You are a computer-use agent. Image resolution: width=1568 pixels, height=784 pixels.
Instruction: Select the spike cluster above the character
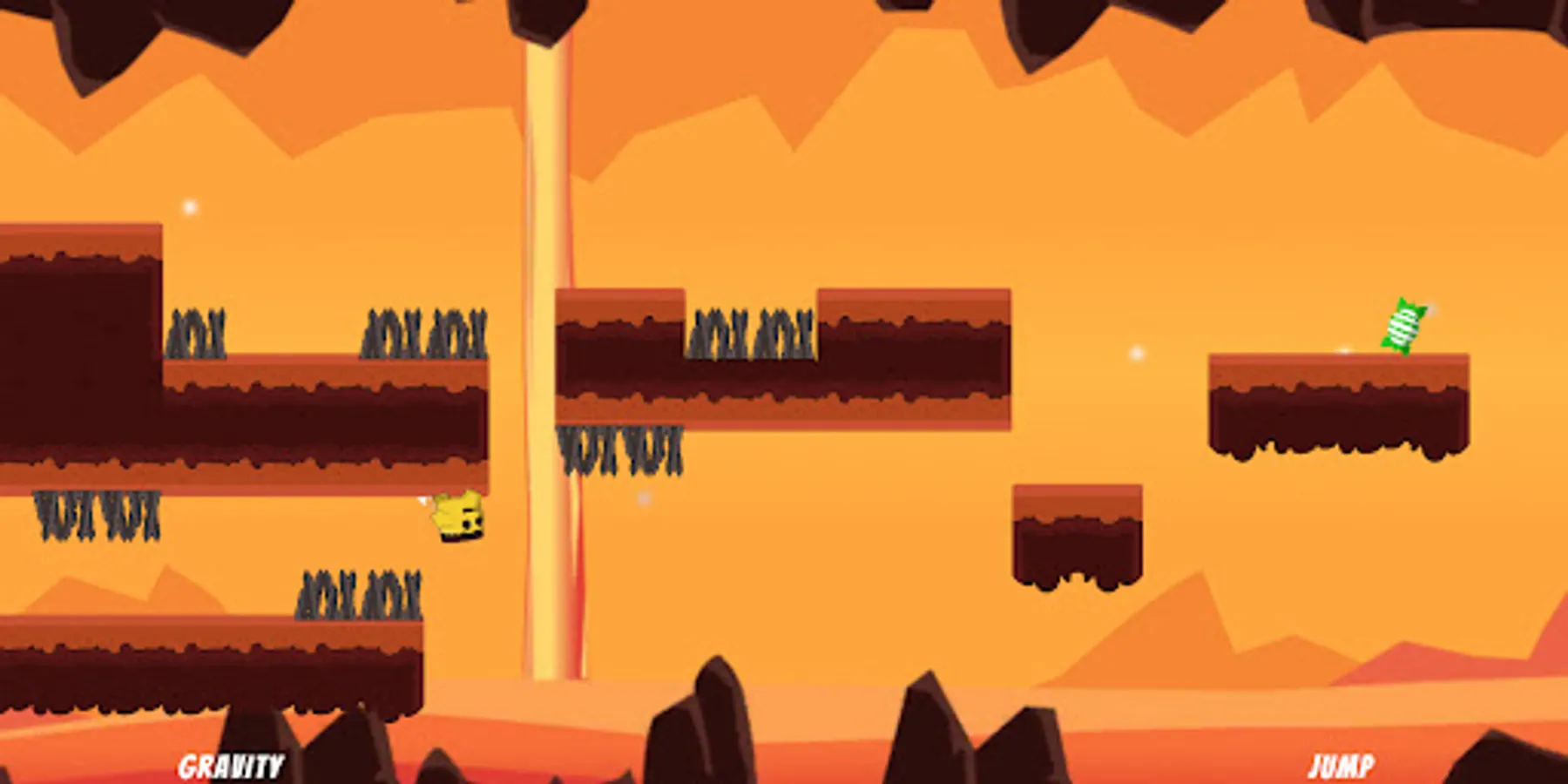427,335
